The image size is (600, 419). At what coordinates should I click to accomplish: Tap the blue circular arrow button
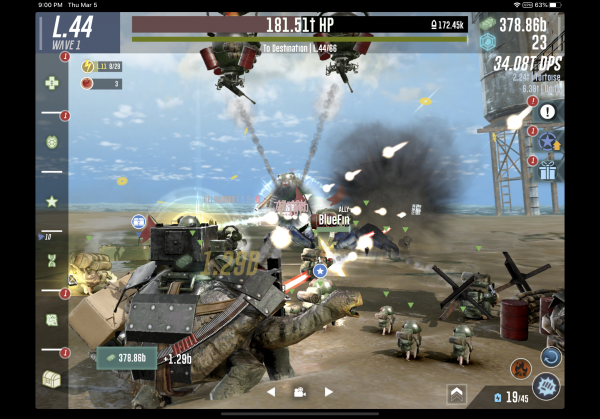(x=550, y=355)
